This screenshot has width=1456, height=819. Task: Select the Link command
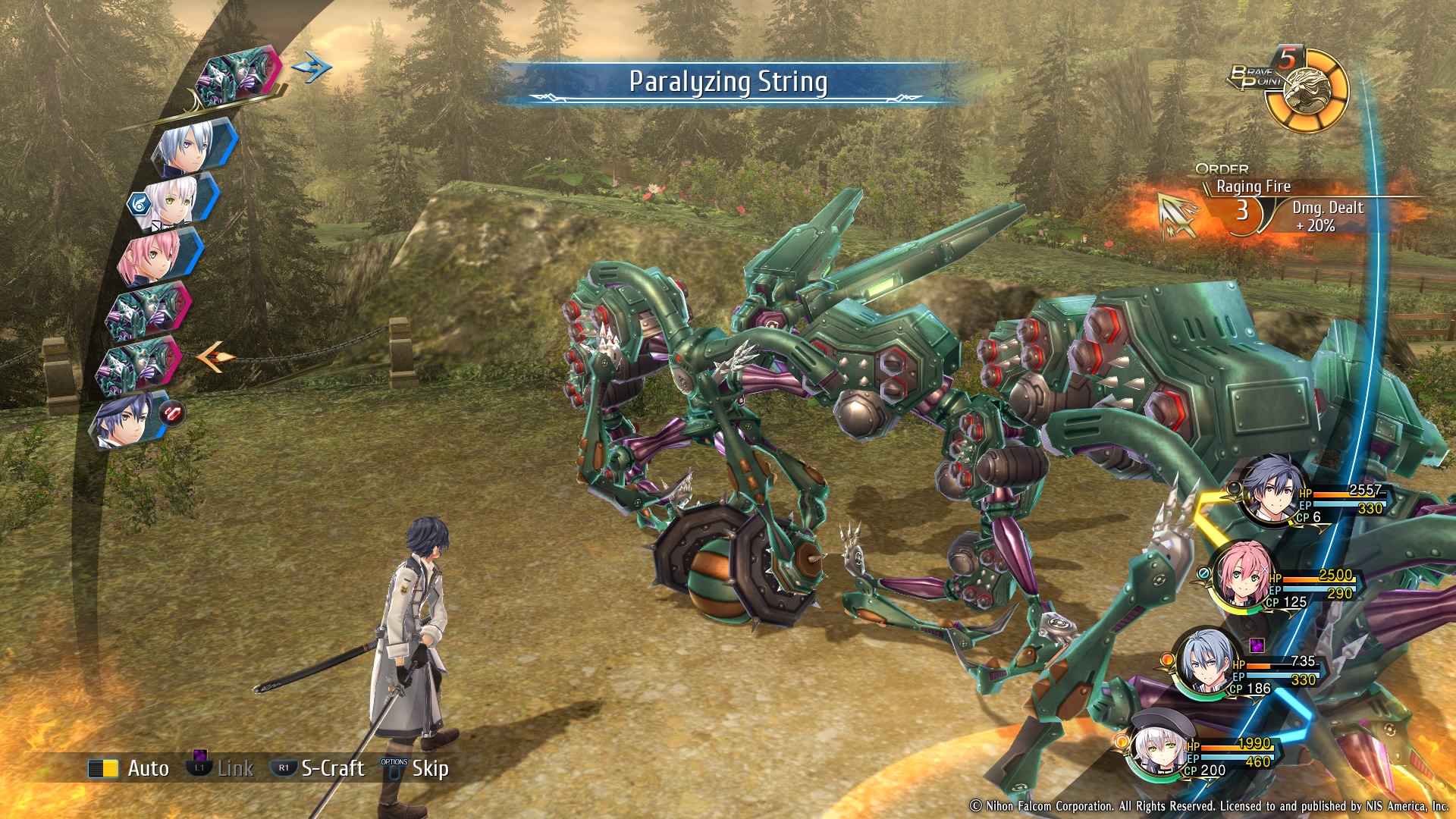point(221,768)
